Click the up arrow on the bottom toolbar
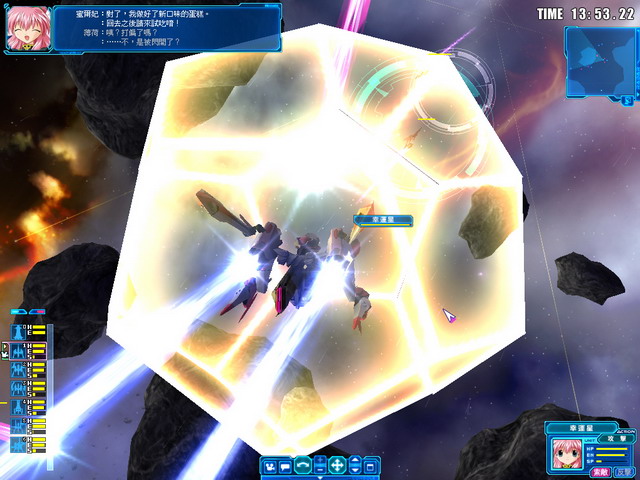Viewport: 640px width, 480px height. tap(354, 460)
